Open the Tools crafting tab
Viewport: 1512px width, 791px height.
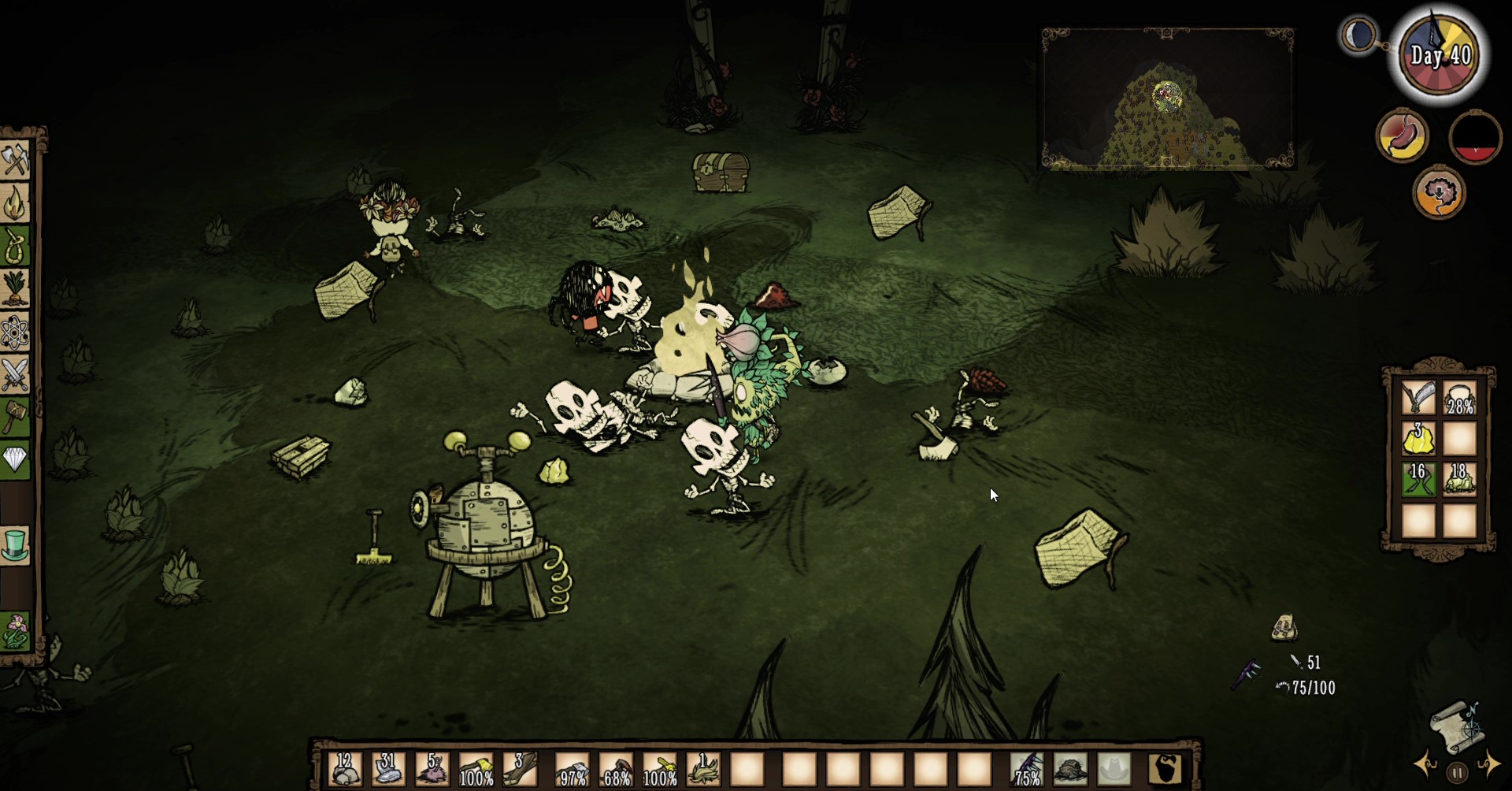(16, 160)
